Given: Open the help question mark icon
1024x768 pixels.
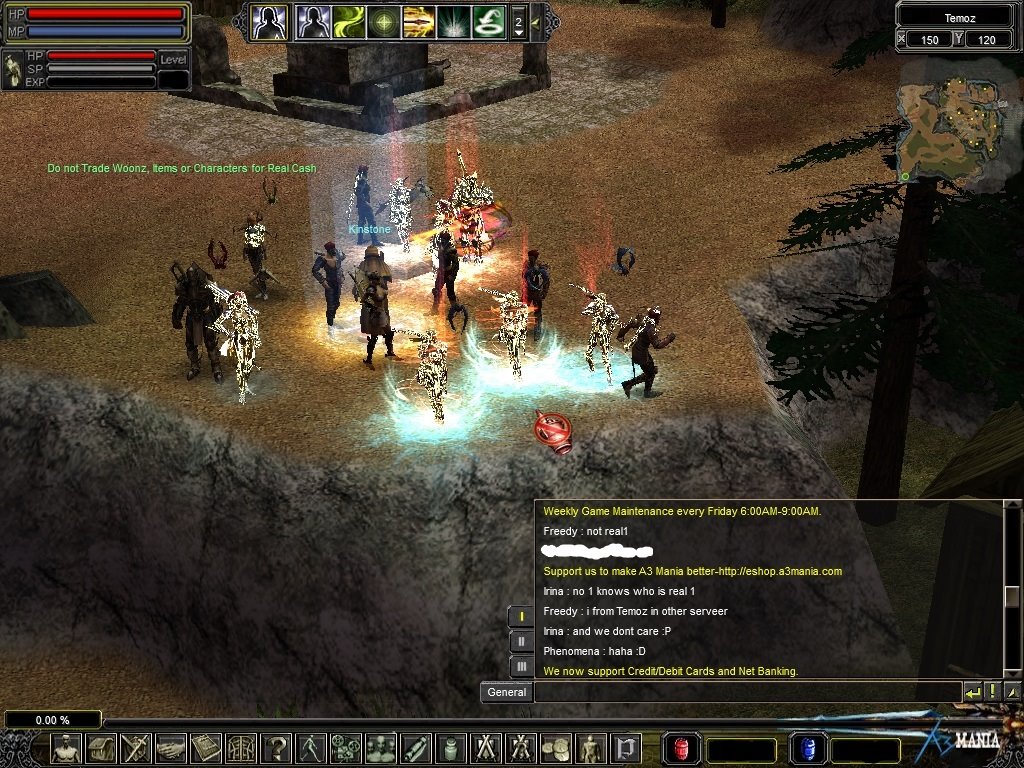Looking at the screenshot, I should (x=275, y=747).
